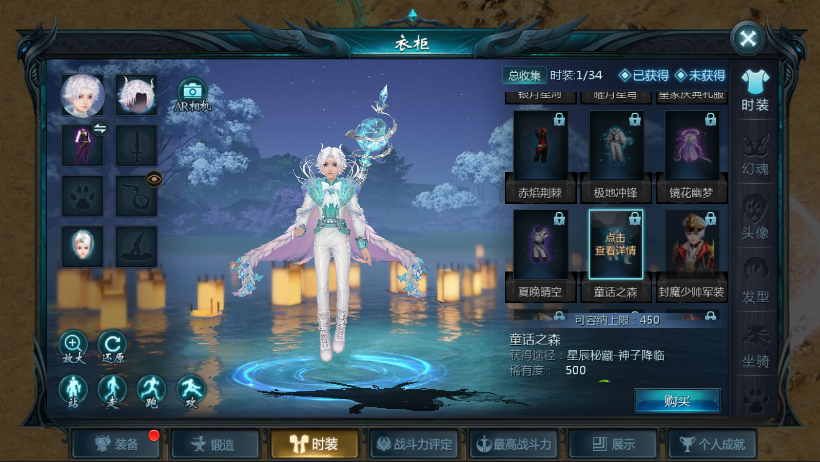The height and width of the screenshot is (462, 820).
Task: Zoom in the character with 放大
Action: point(73,347)
